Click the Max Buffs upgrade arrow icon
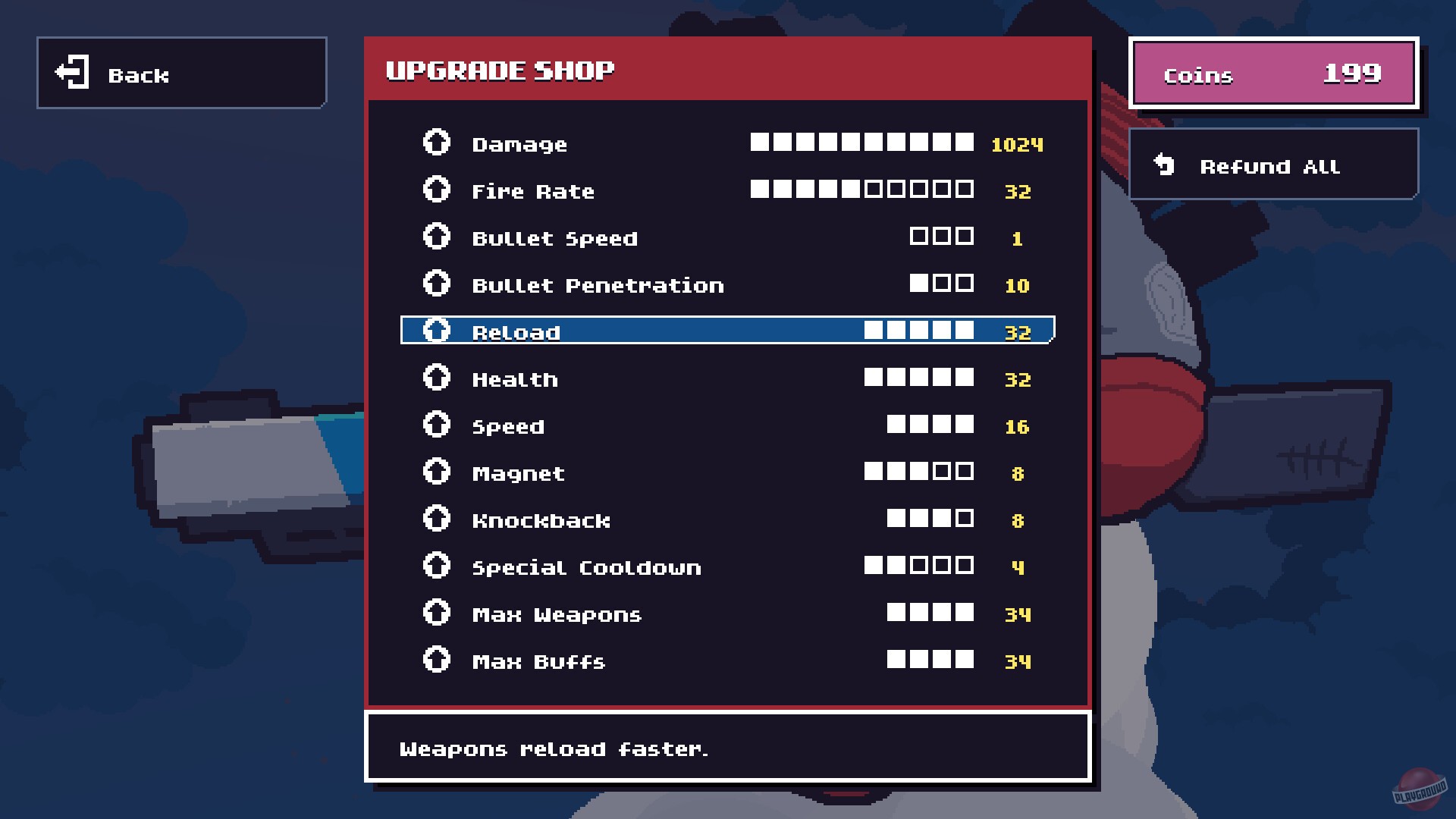Viewport: 1456px width, 819px height. (x=436, y=659)
